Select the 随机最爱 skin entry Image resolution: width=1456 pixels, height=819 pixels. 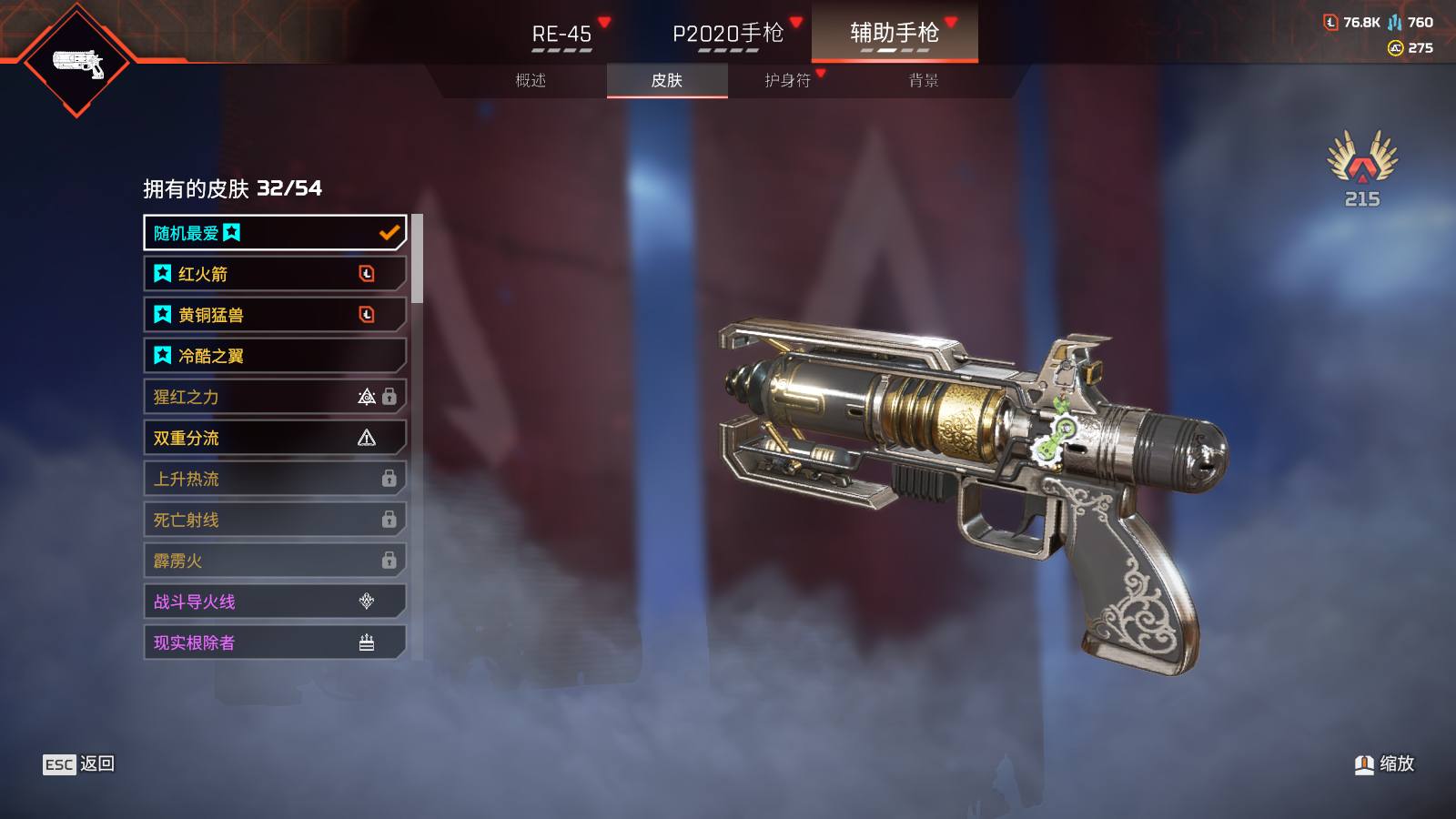pyautogui.click(x=274, y=233)
